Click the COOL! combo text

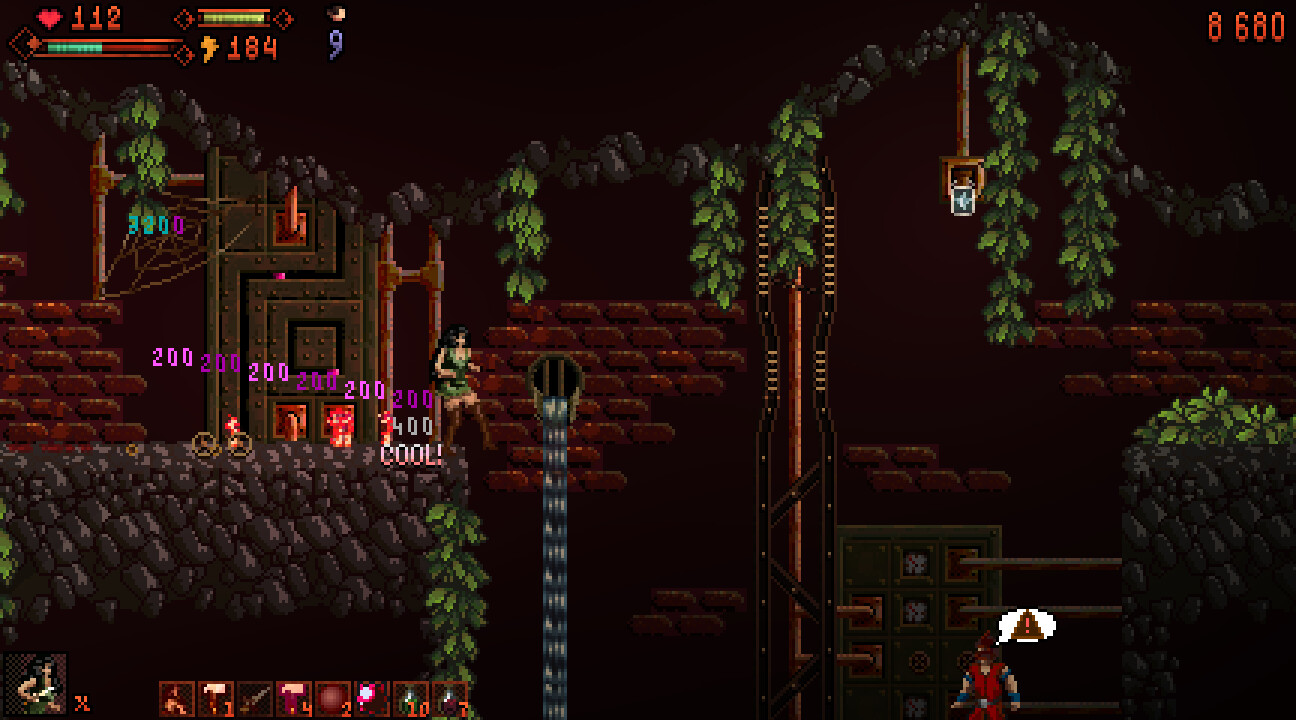413,455
